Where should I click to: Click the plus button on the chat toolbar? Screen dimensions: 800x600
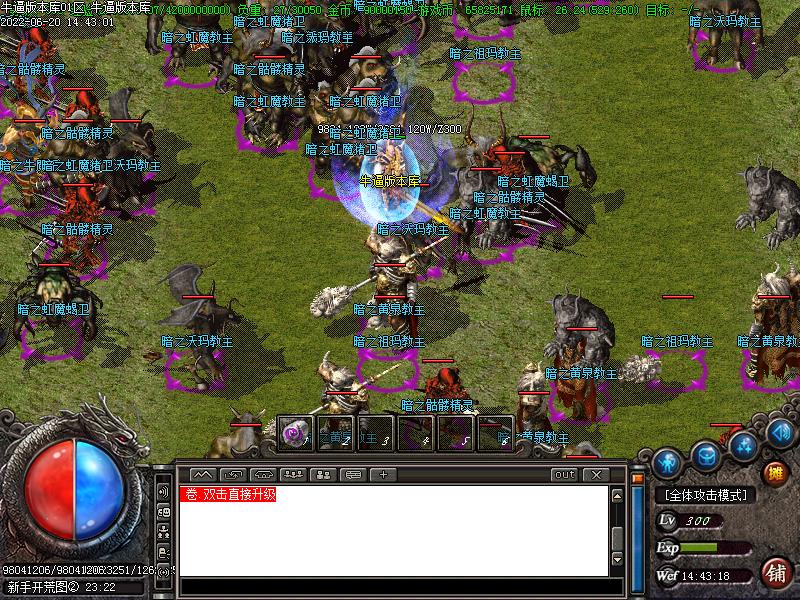[383, 474]
